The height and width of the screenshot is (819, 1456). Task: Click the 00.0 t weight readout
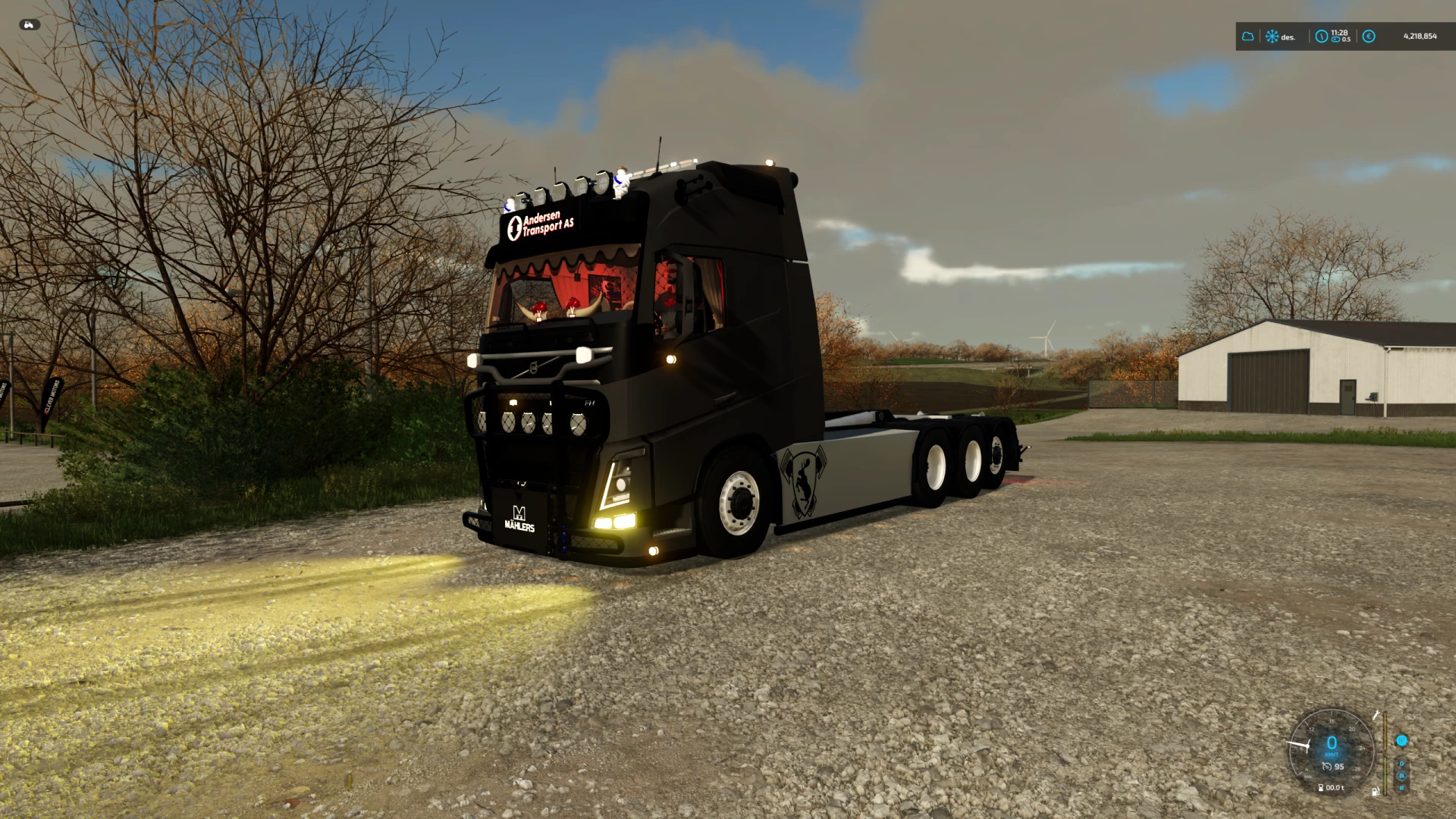pos(1335,788)
